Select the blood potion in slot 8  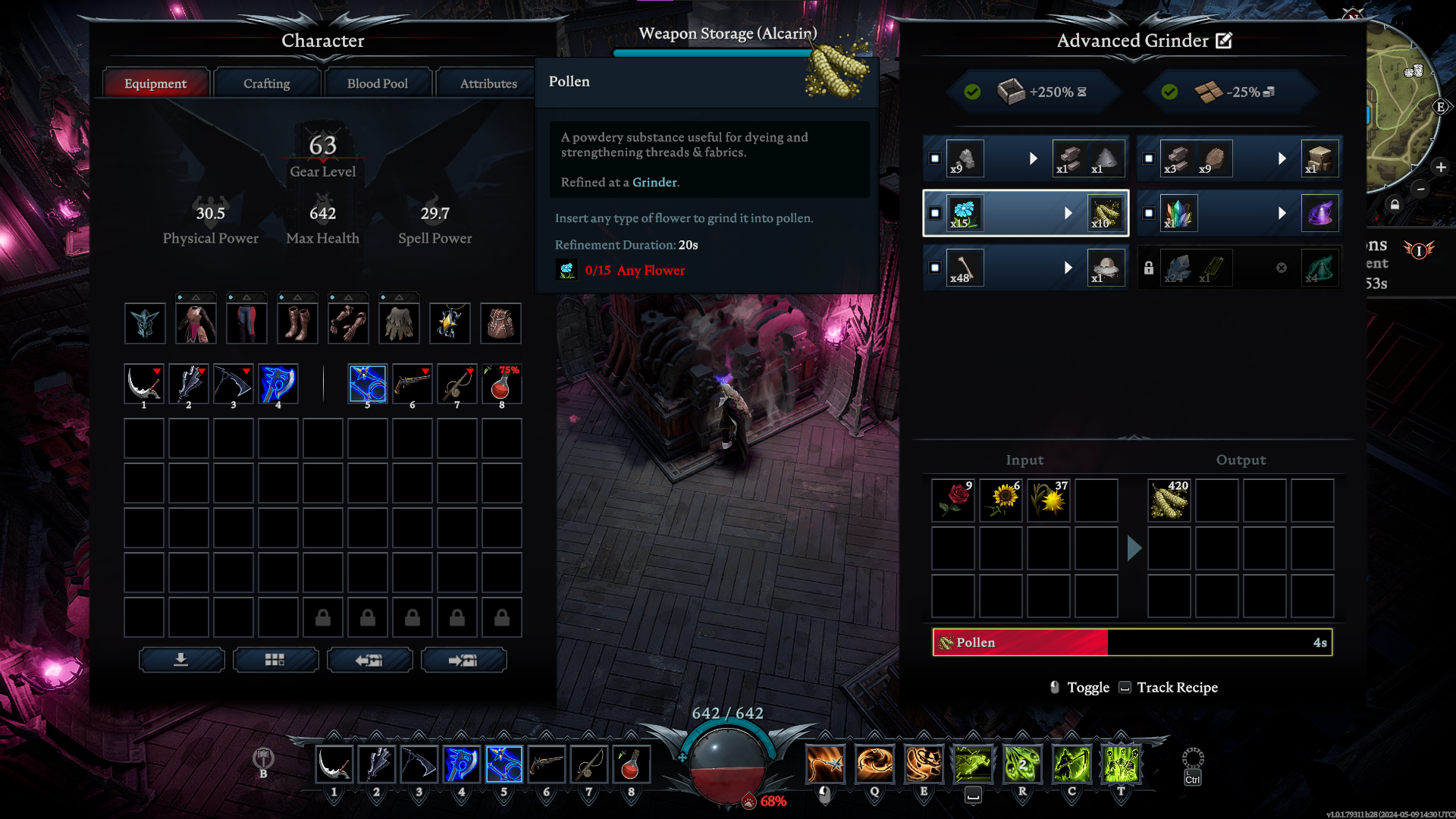(x=501, y=384)
